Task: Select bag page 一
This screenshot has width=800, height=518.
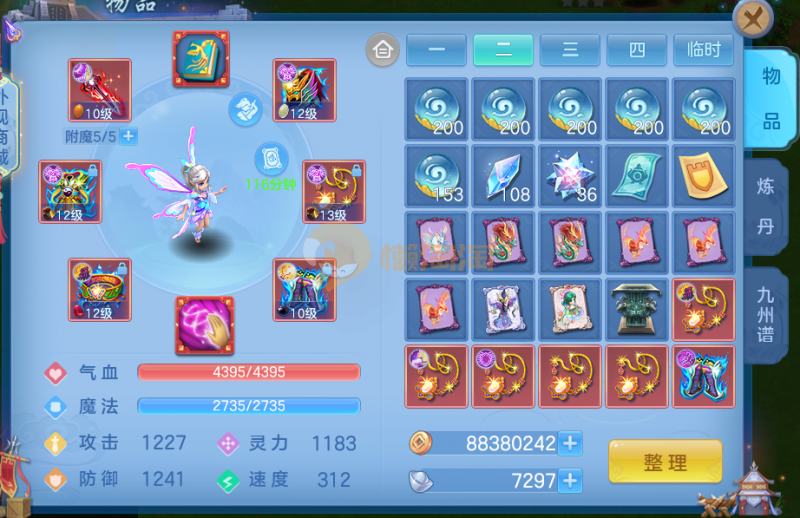Action: pos(436,50)
